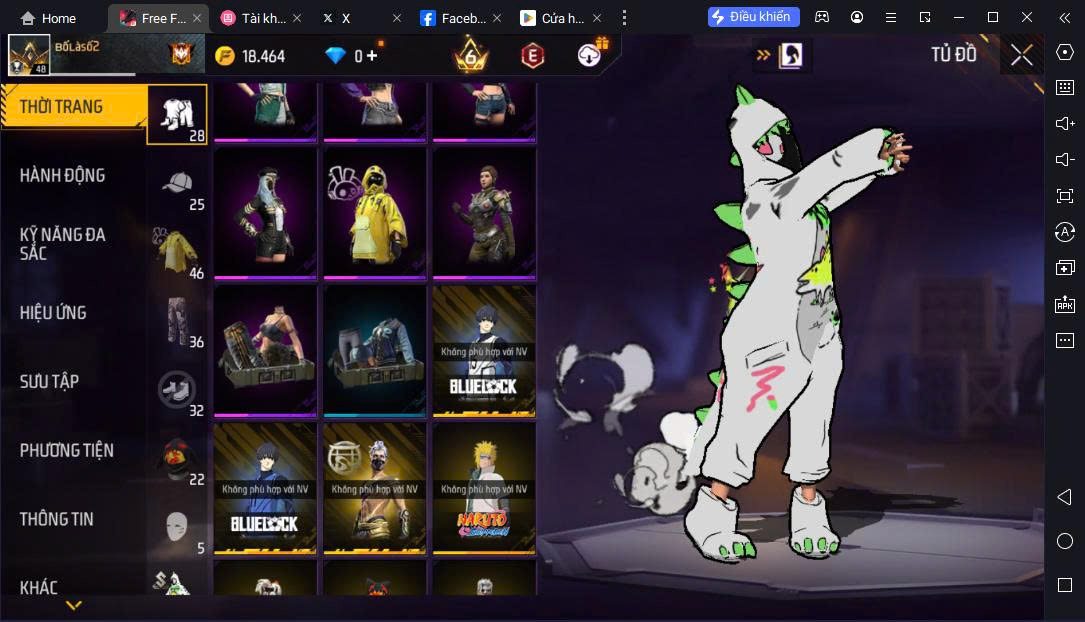Select the Kỹ Năng Đa Sắc category
1085x622 pixels.
click(62, 243)
